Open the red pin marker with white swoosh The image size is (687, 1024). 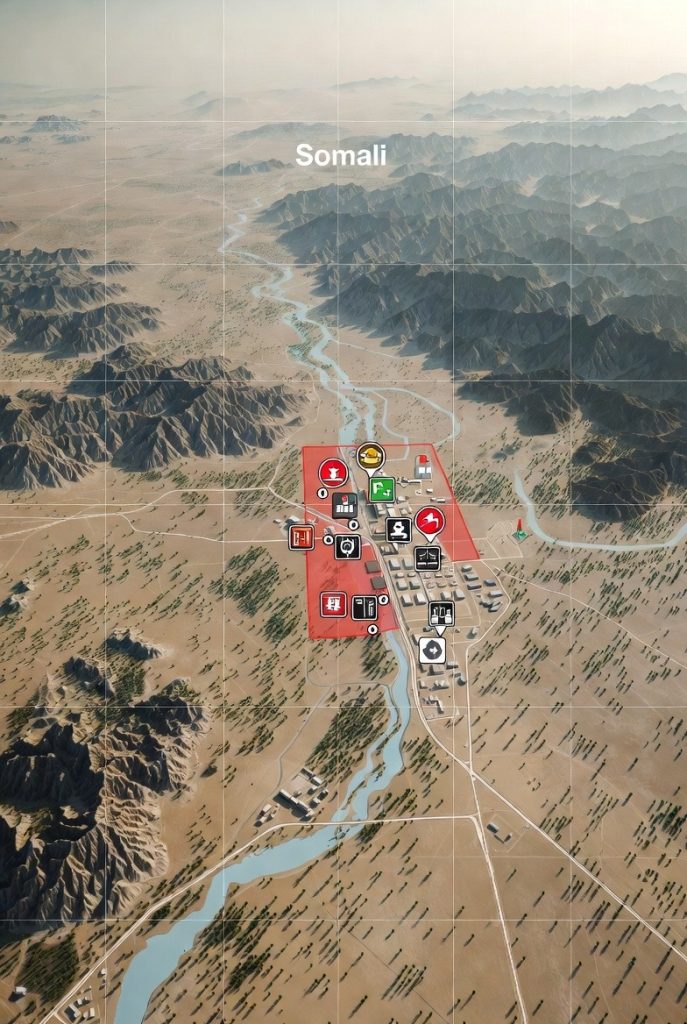coord(430,520)
